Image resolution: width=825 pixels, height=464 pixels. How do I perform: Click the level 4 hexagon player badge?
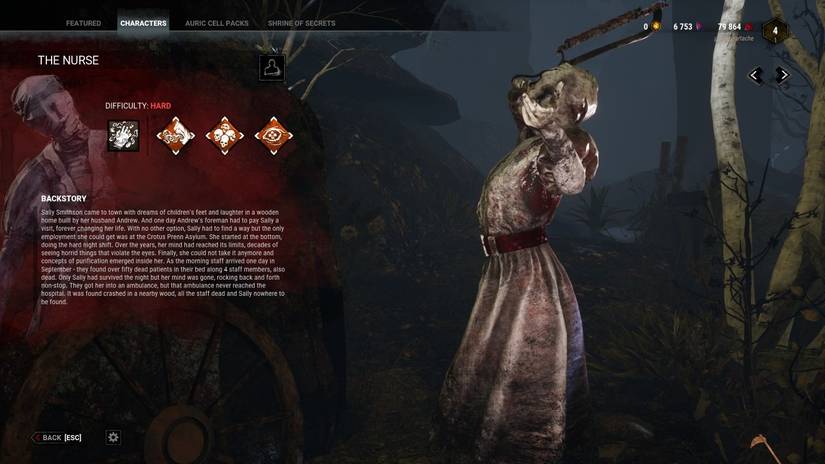(775, 31)
